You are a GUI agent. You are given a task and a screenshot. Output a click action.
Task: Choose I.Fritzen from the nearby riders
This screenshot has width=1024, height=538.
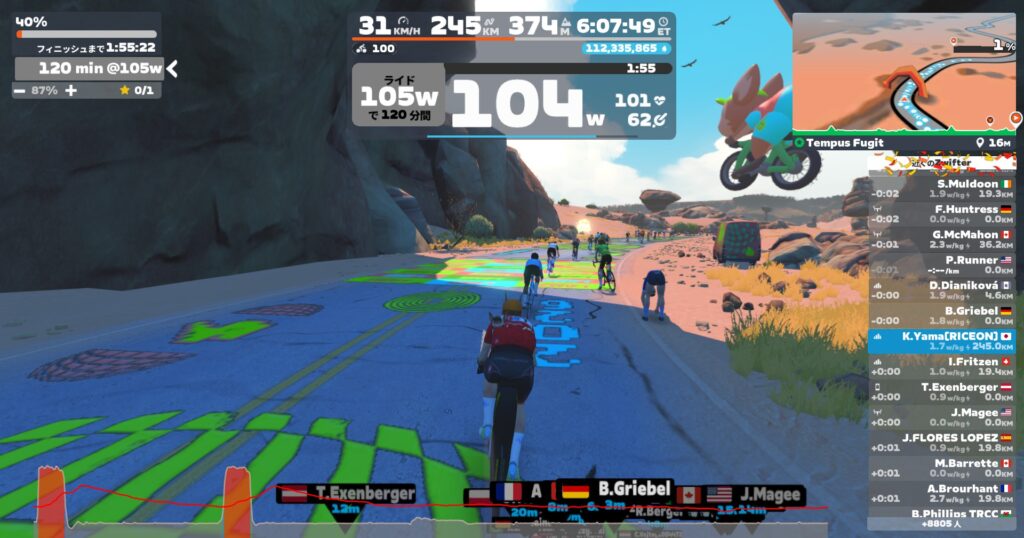tap(941, 366)
